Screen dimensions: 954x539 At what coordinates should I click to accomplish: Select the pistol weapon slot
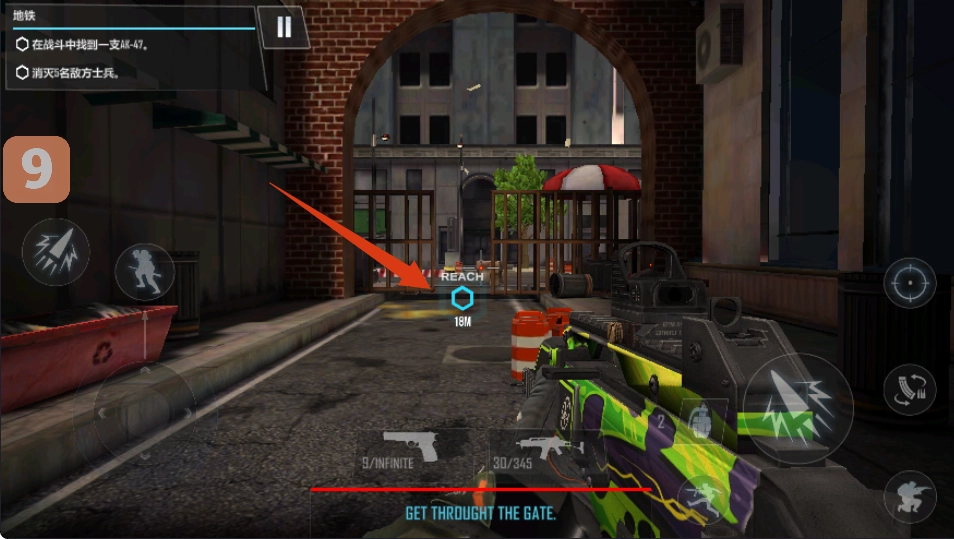point(411,451)
